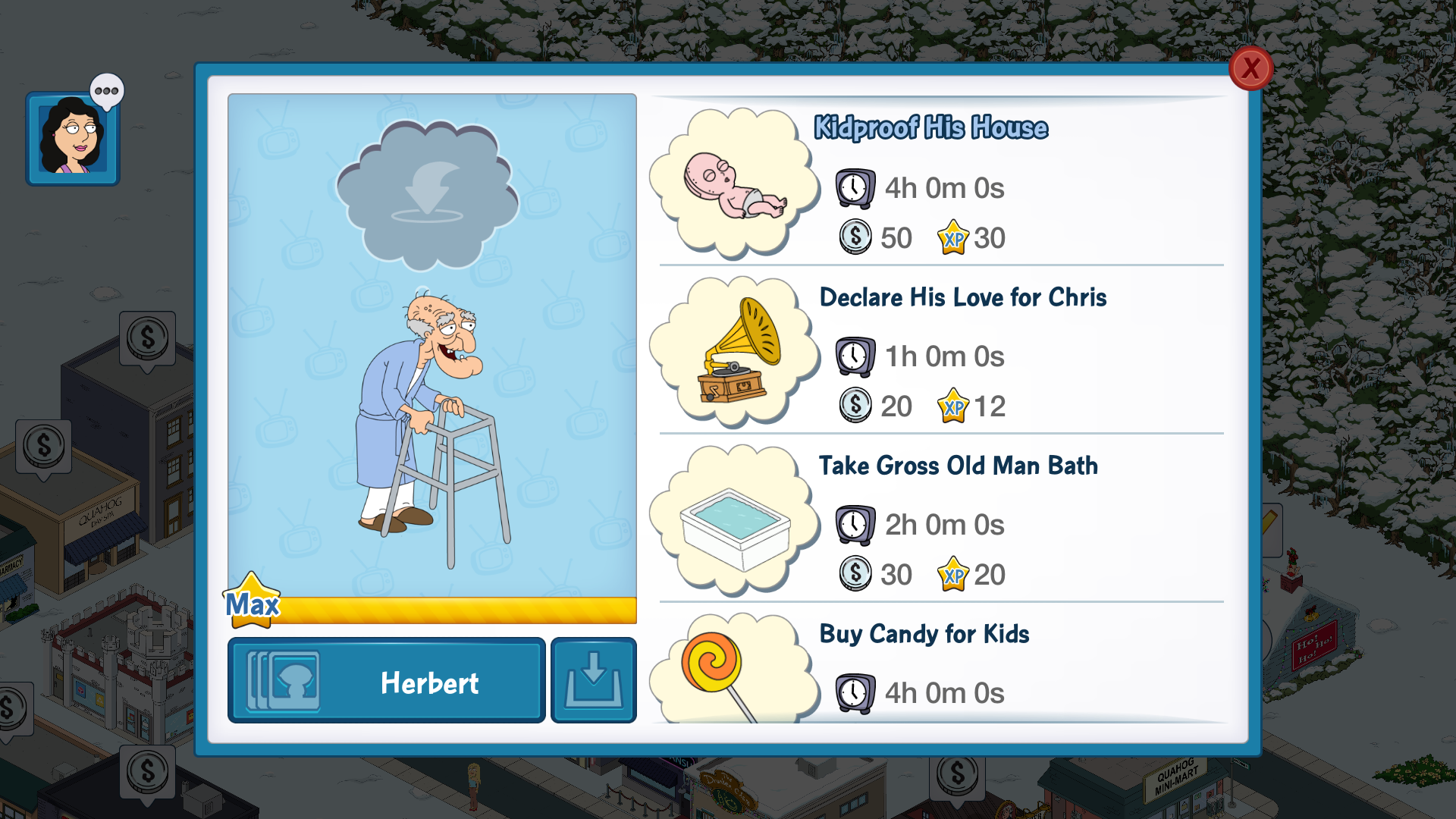Image resolution: width=1456 pixels, height=819 pixels.
Task: Open Herbert's character collection button
Action: [x=387, y=681]
